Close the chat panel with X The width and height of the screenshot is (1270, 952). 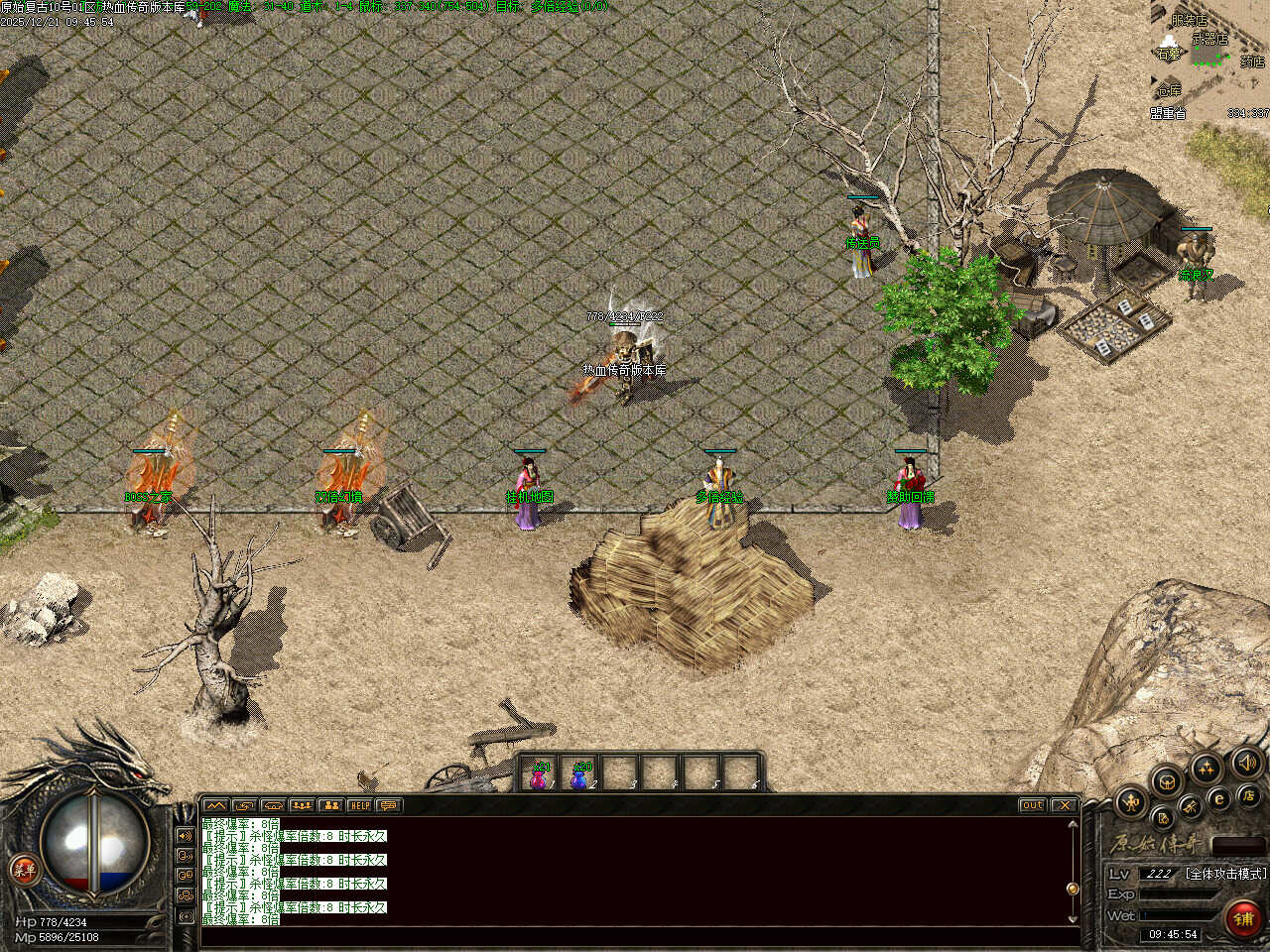[x=1064, y=805]
